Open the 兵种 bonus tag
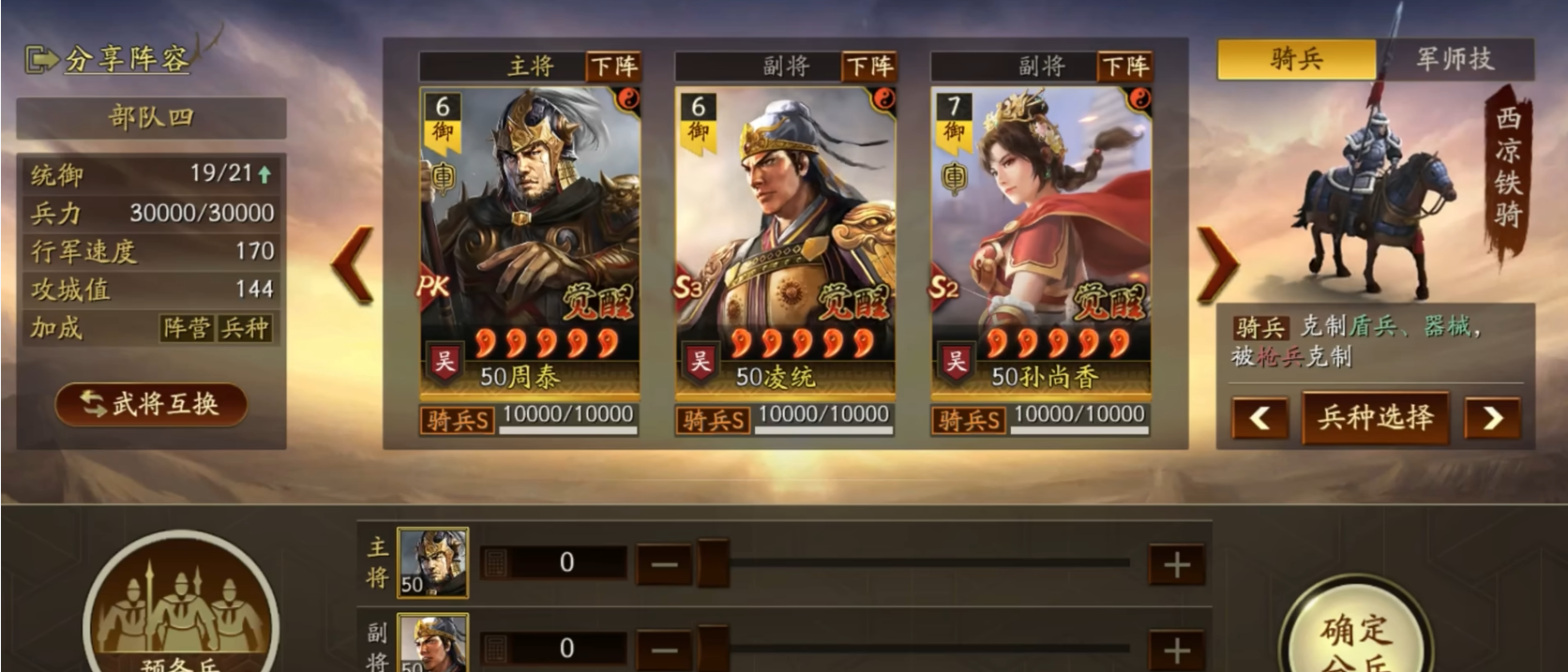This screenshot has width=1568, height=672. click(x=244, y=328)
